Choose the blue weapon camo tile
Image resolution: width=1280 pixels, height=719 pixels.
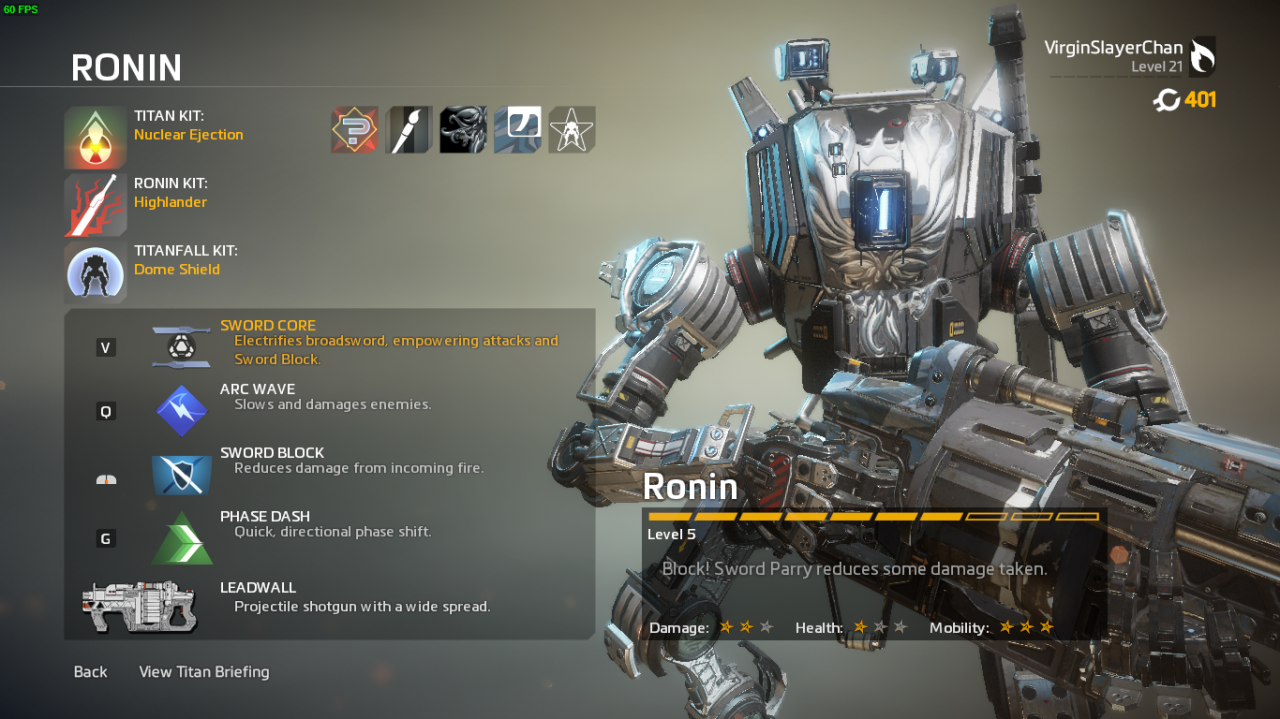click(x=517, y=130)
